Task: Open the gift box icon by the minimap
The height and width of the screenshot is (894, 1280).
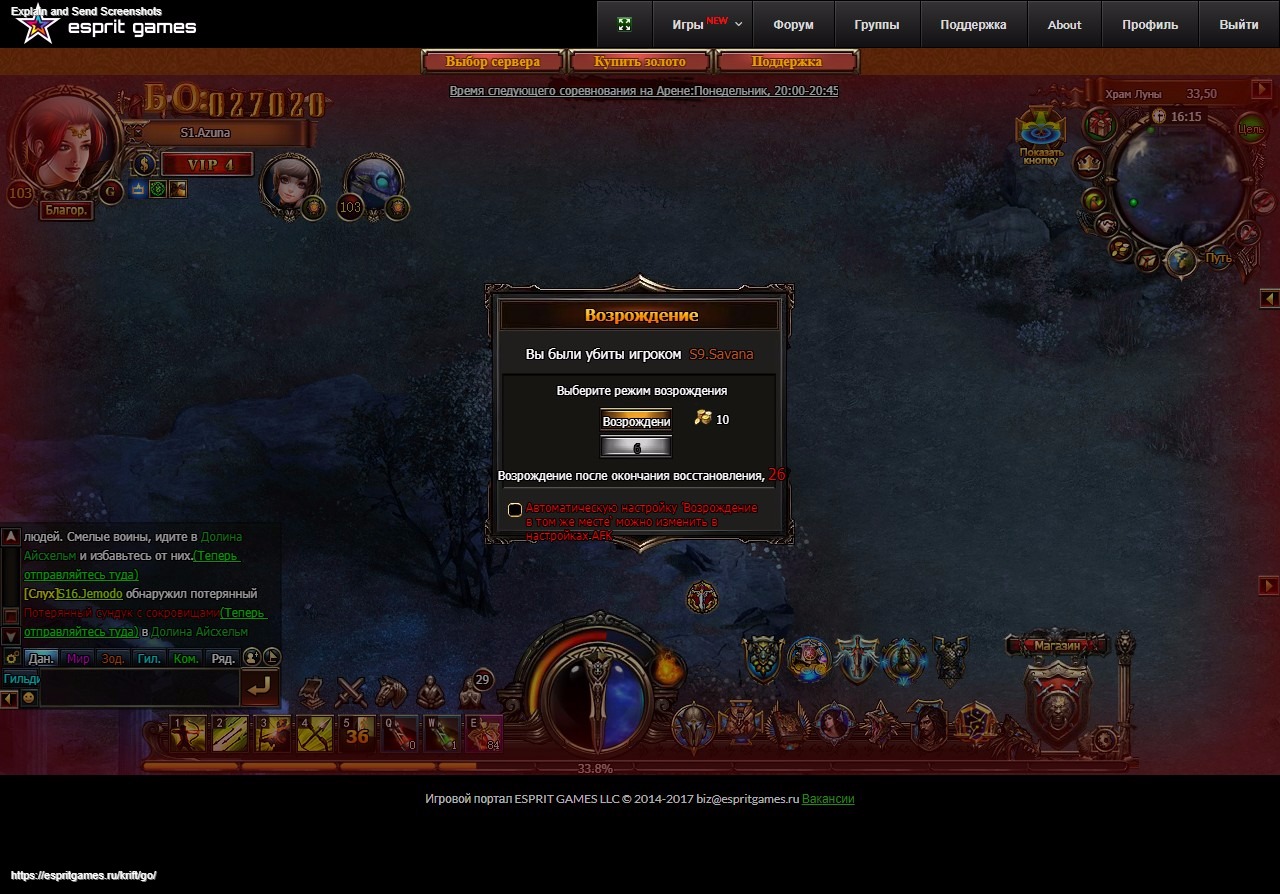Action: [1101, 126]
